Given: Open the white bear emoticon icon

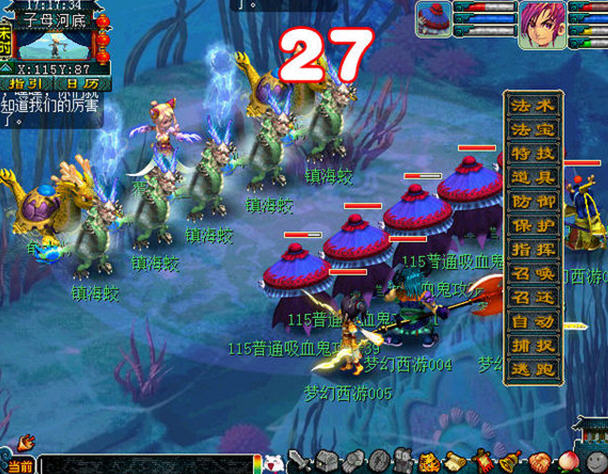Looking at the screenshot, I should 273,463.
